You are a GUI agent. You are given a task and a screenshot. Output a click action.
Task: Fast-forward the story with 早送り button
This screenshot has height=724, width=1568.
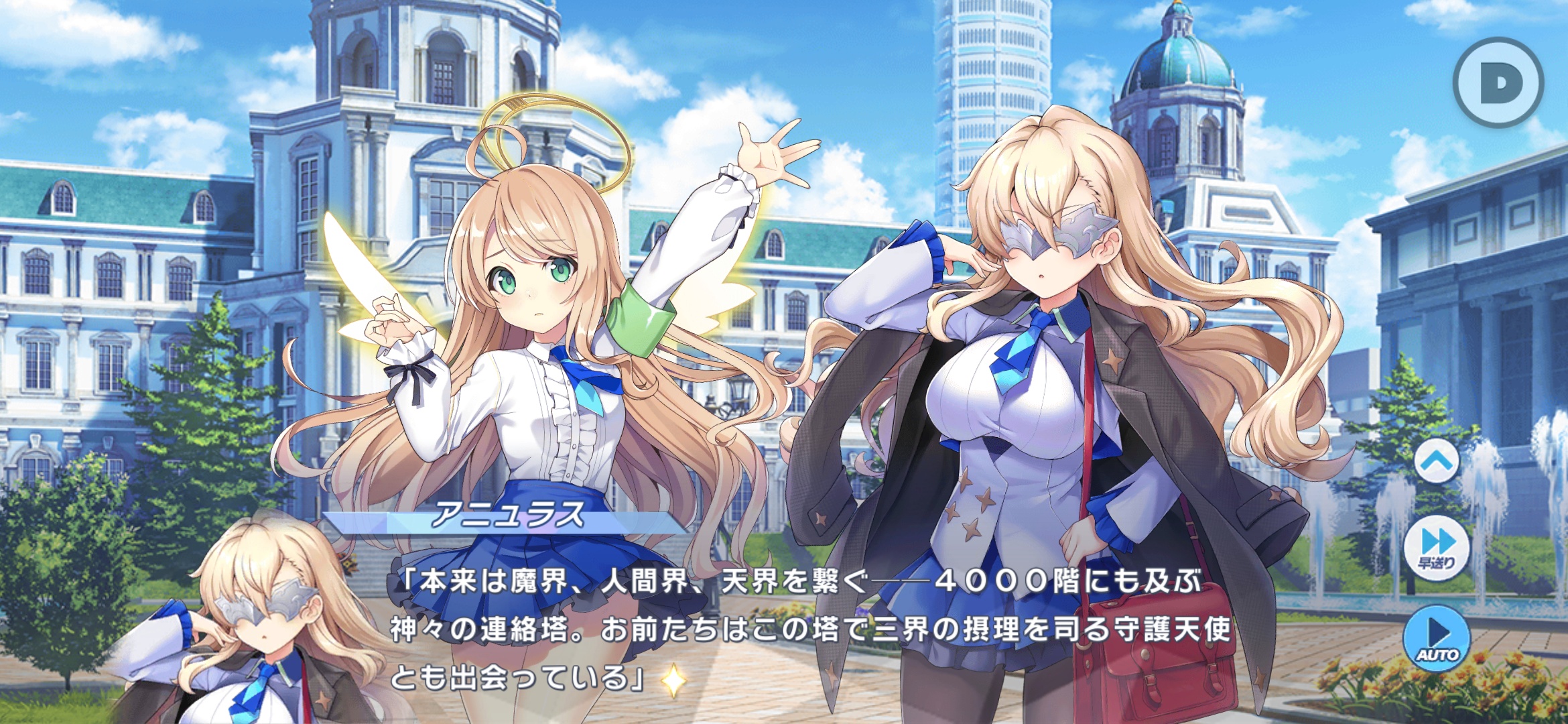coord(1437,547)
